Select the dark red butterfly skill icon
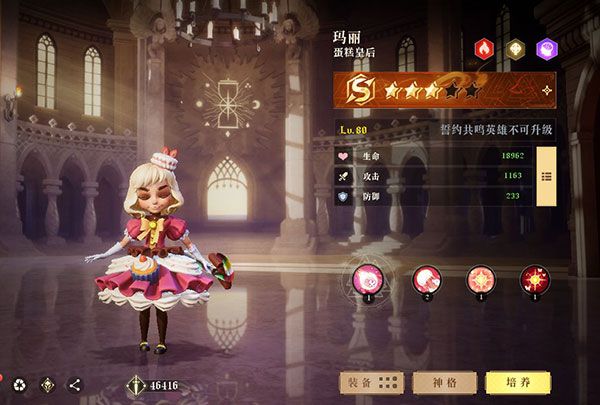Screen dimensions: 600x405 pos(535,279)
